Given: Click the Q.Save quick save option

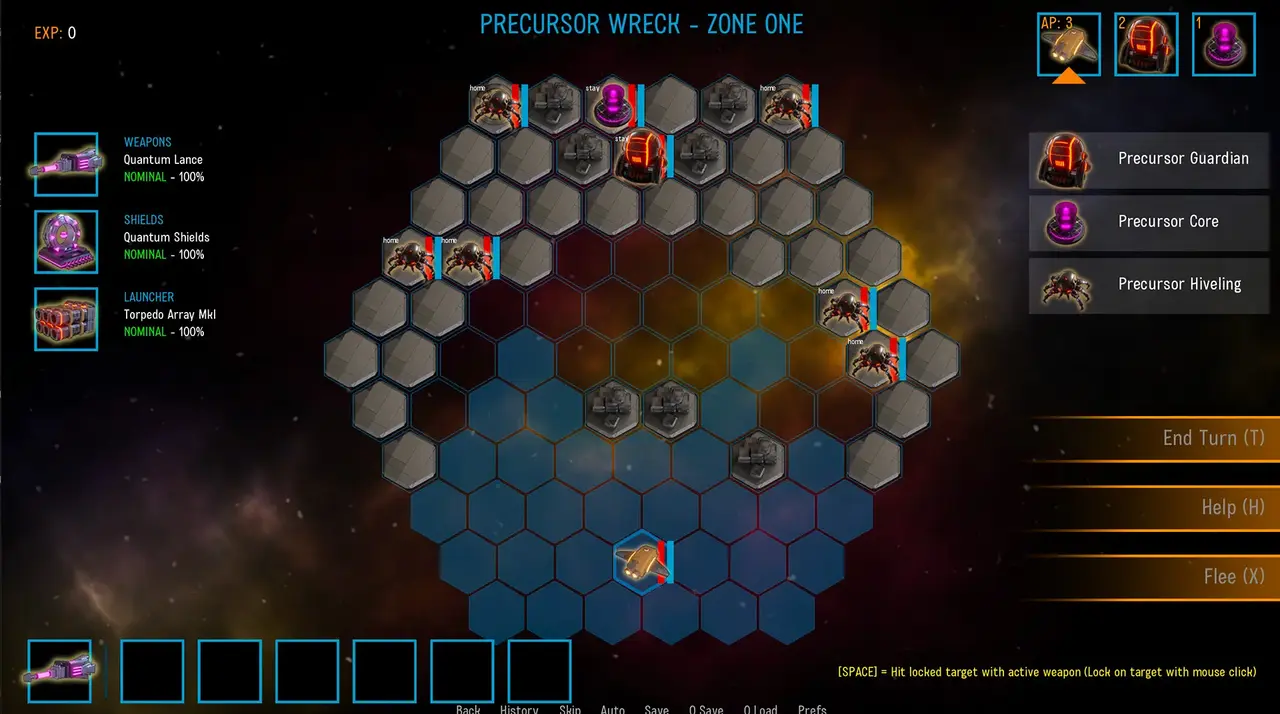Looking at the screenshot, I should click(706, 709).
